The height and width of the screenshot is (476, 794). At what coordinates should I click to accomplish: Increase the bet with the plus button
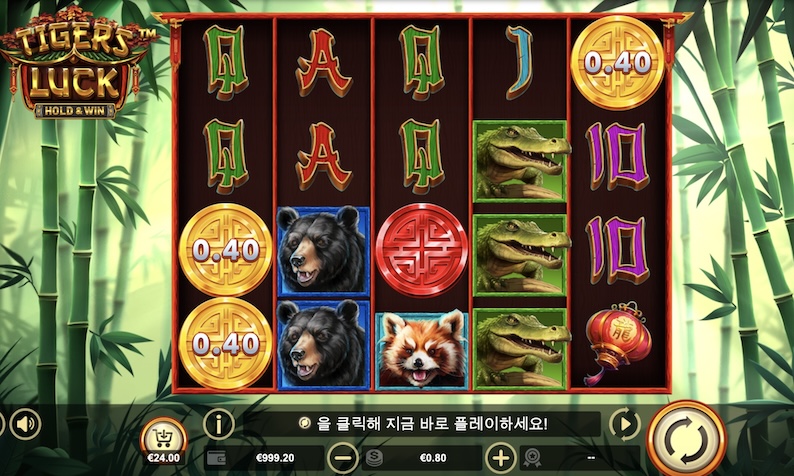[x=500, y=458]
